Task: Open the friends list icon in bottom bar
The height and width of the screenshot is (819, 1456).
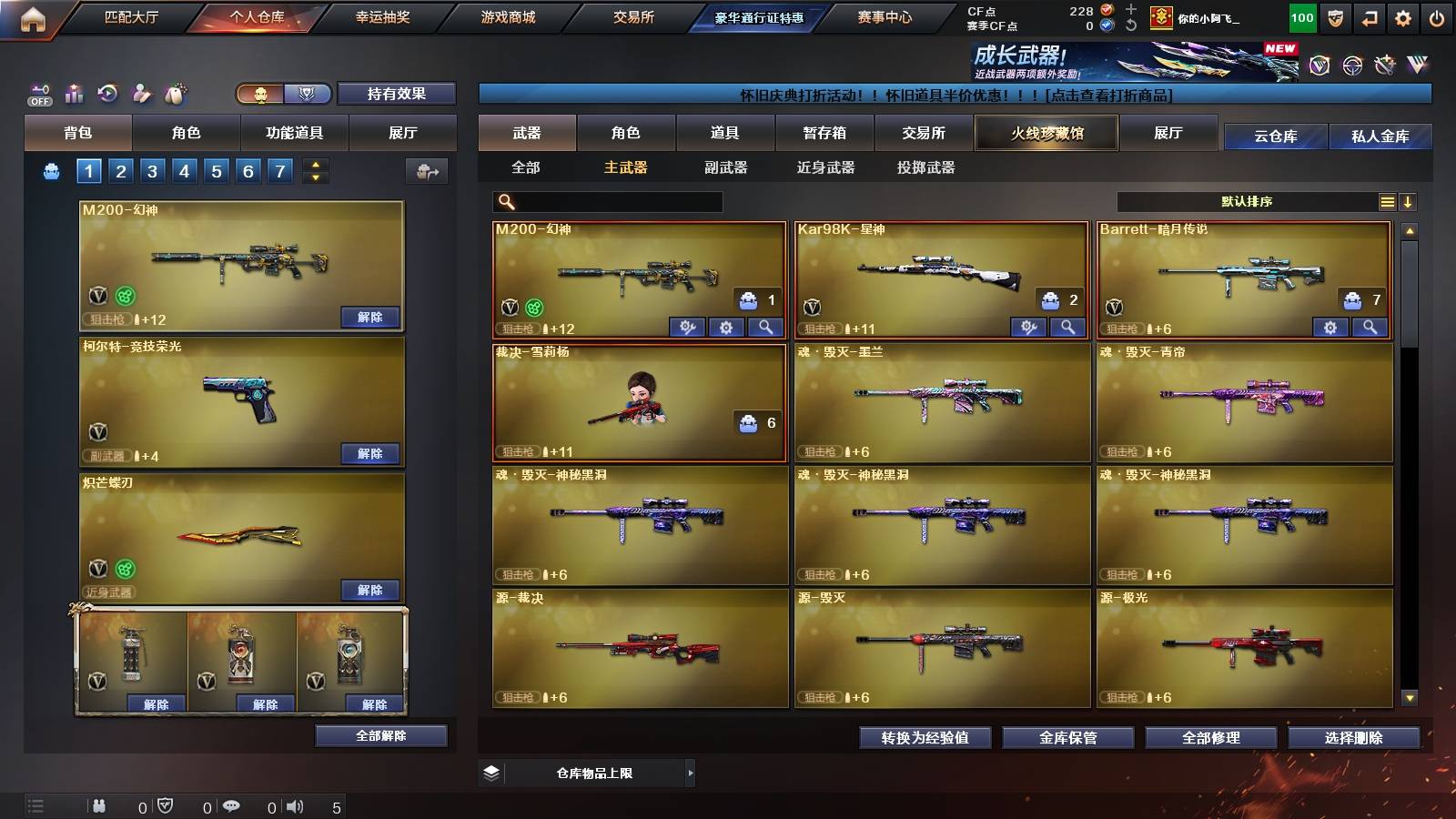Action: (x=98, y=805)
